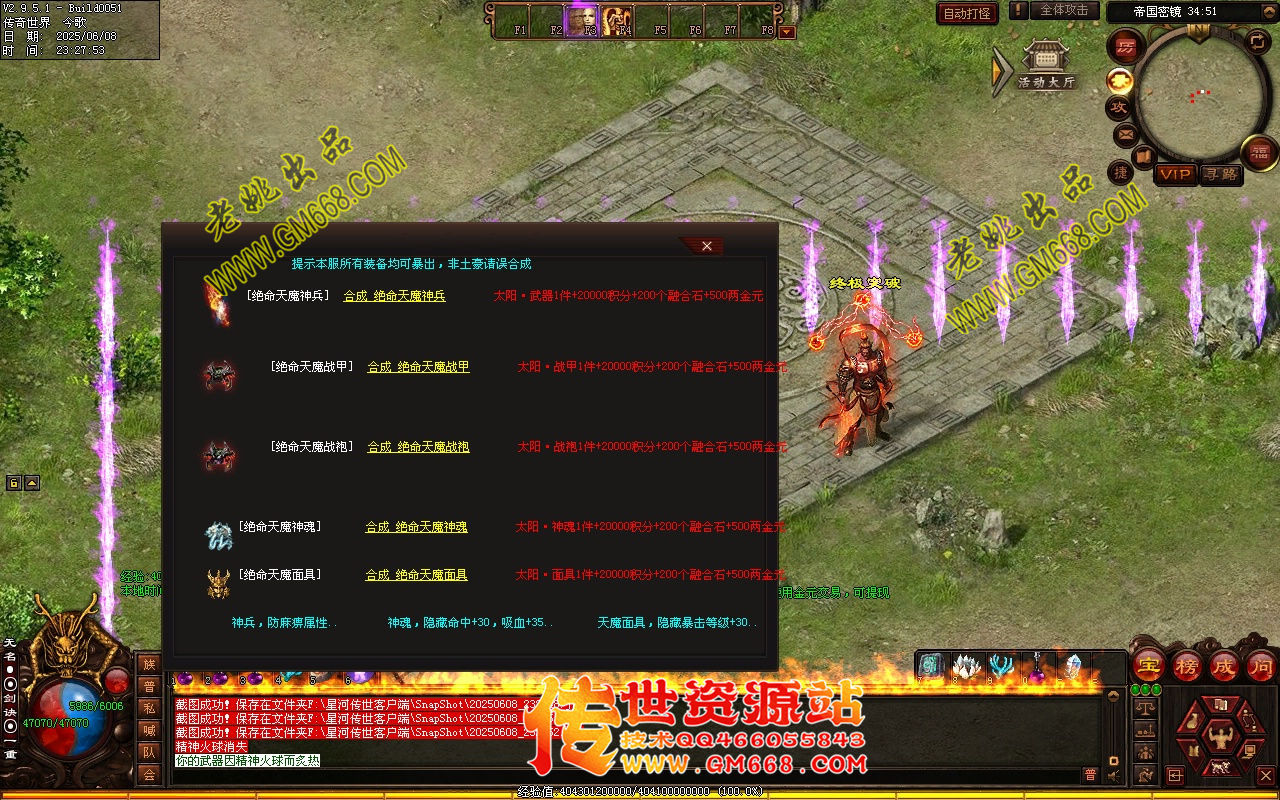Switch chat to the 私 private channel

coord(149,708)
